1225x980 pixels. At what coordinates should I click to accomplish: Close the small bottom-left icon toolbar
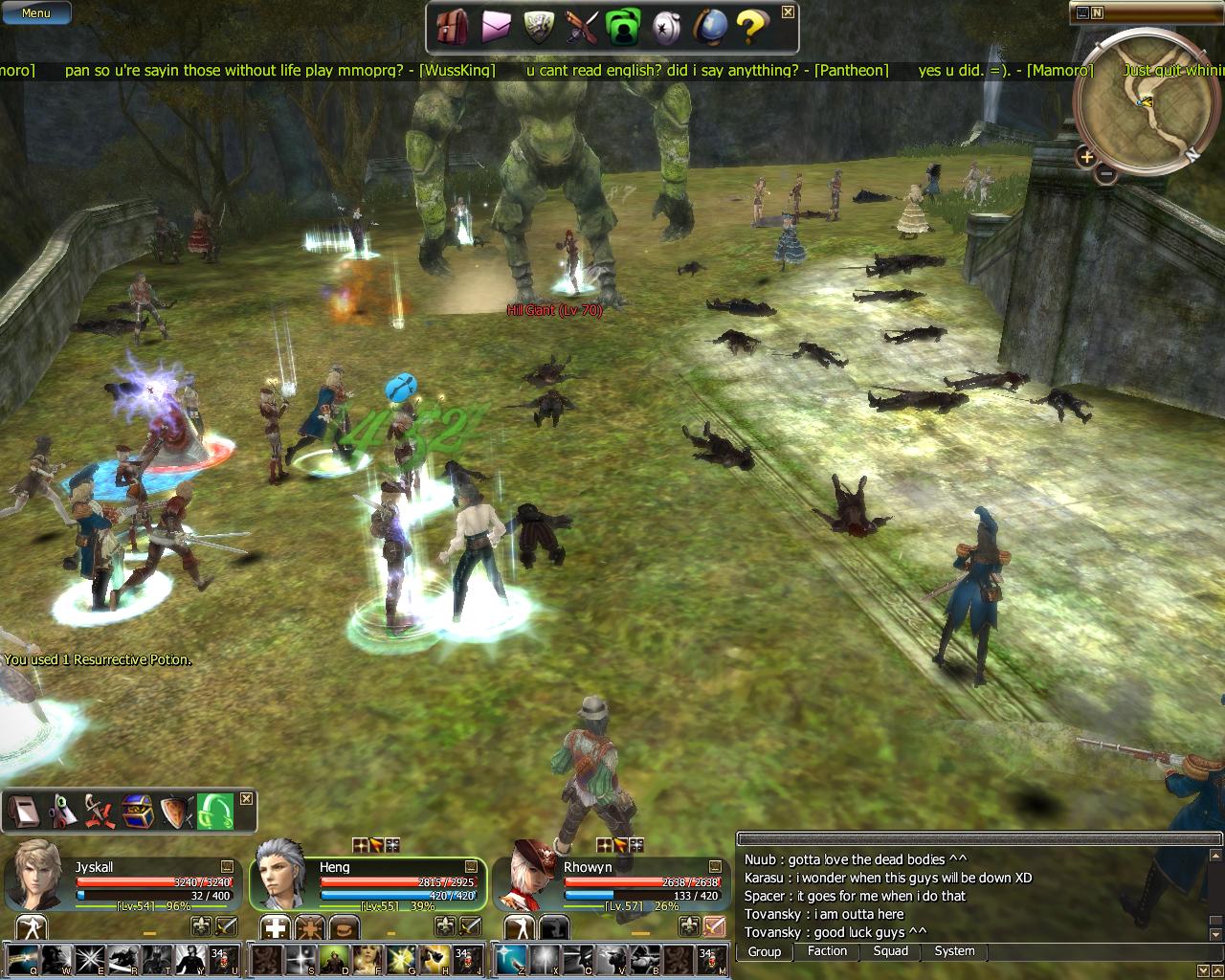[246, 798]
